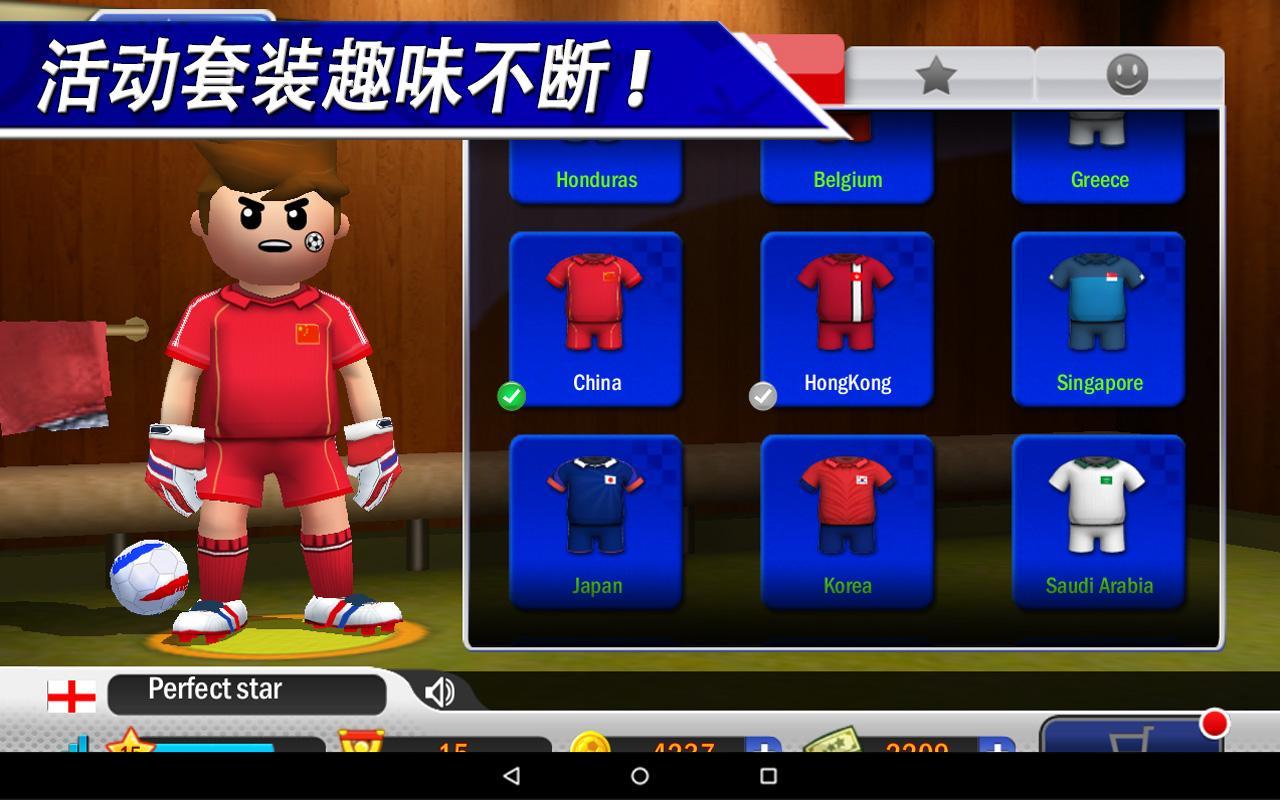Screen dimensions: 1280x800
Task: Click the trophy icon in the bottom bar
Action: [x=362, y=742]
